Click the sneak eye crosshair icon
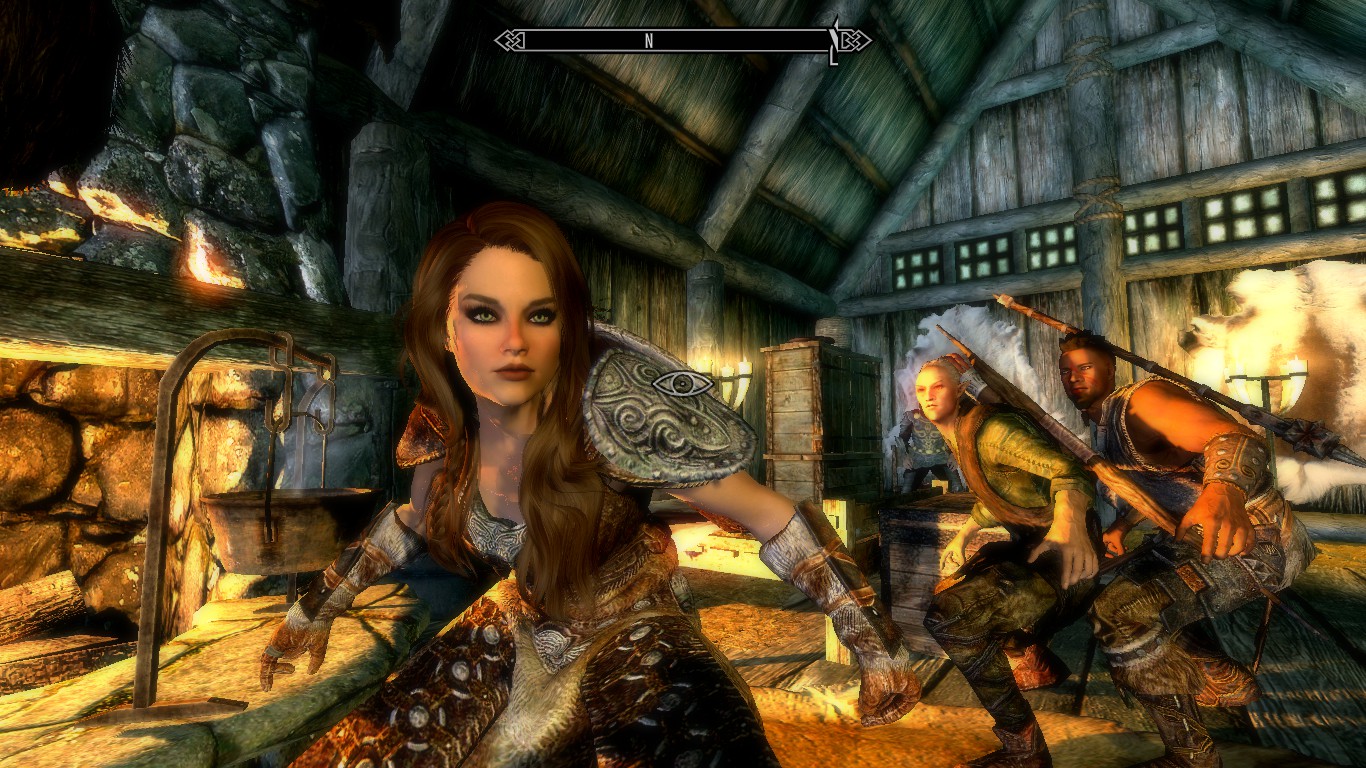The width and height of the screenshot is (1366, 768). (682, 384)
